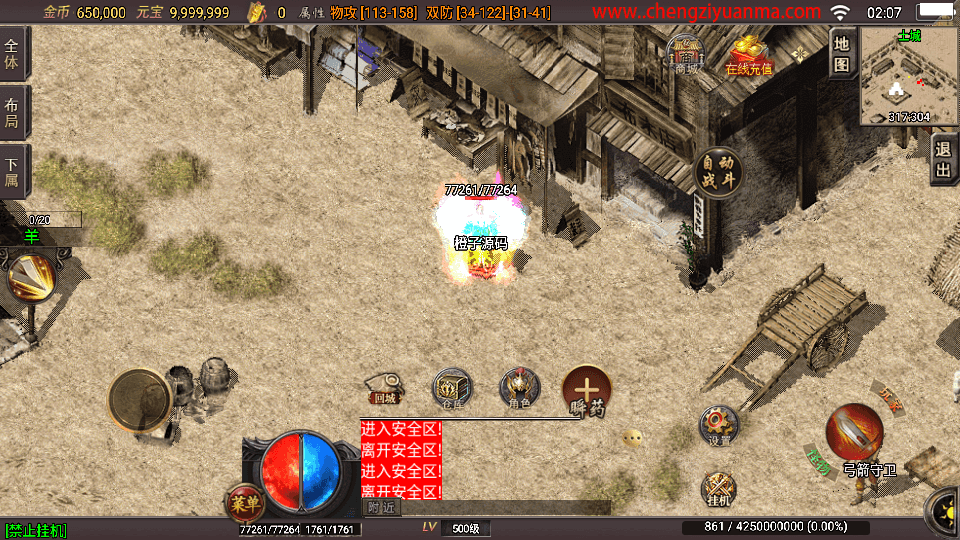Image resolution: width=960 pixels, height=540 pixels.
Task: Switch to the 布局 layout tab
Action: 13,112
